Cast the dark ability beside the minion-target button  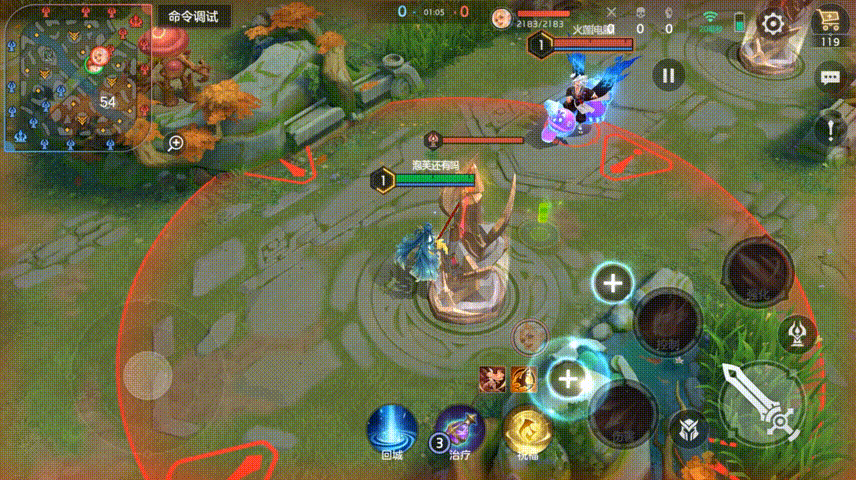[621, 411]
